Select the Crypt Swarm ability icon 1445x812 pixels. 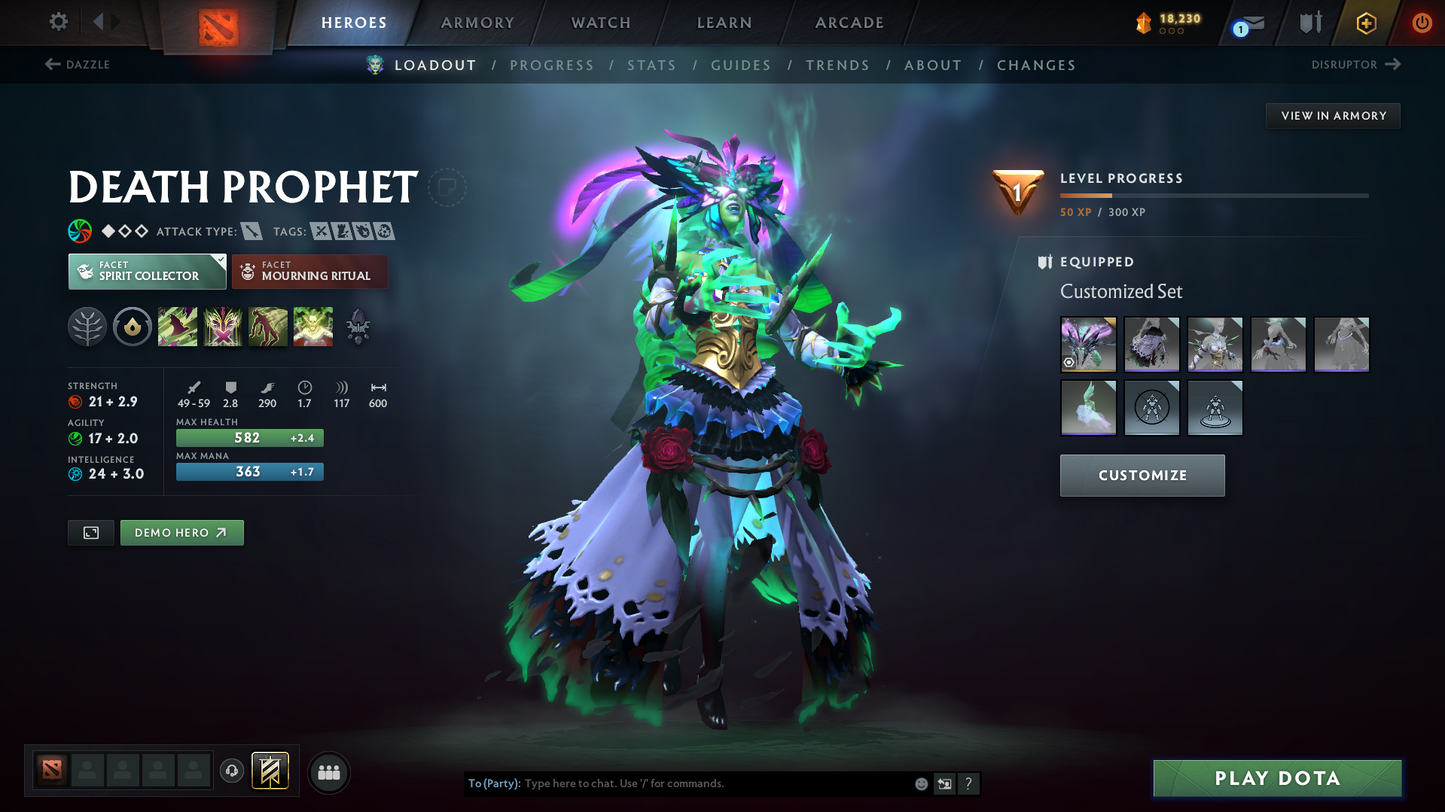tap(177, 326)
